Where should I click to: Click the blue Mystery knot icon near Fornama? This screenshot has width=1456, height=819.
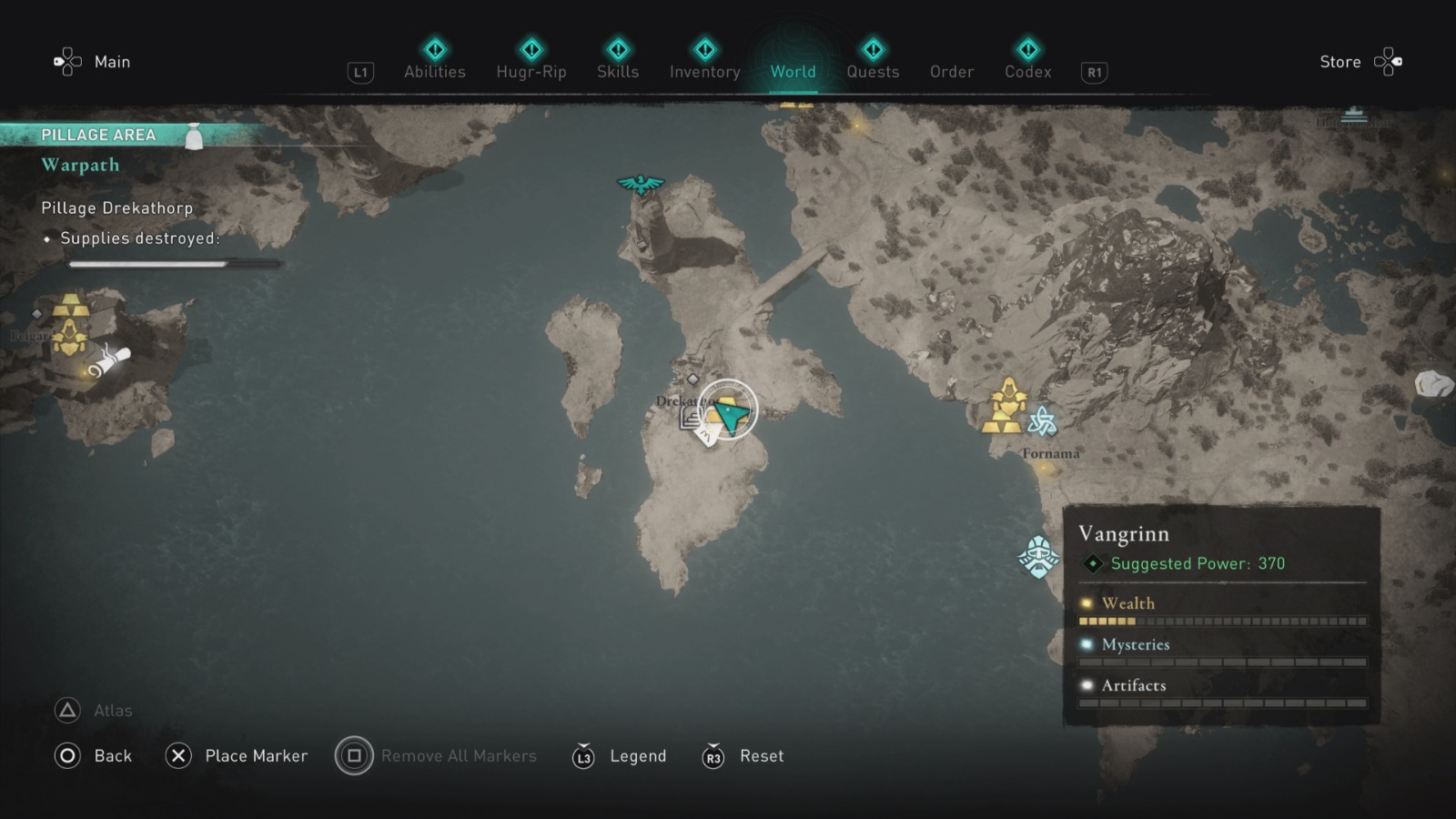click(x=1043, y=420)
